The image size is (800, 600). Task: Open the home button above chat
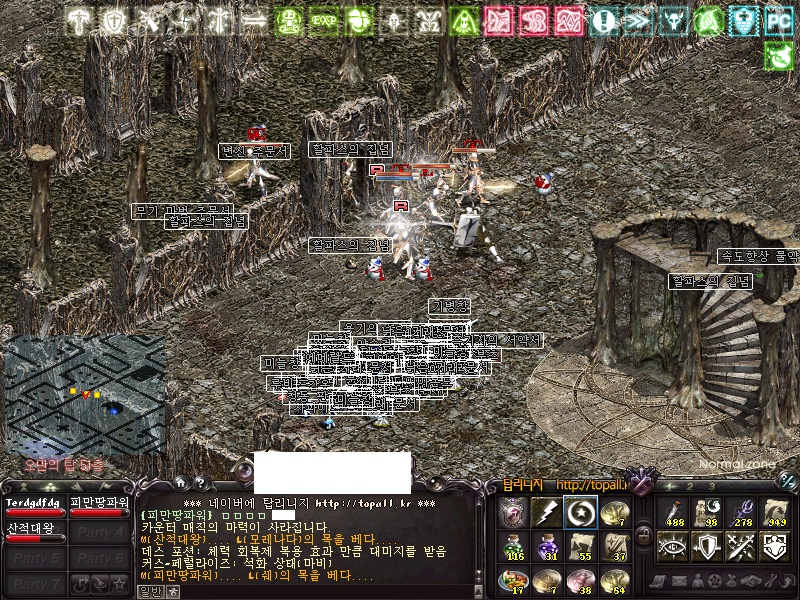pyautogui.click(x=180, y=481)
